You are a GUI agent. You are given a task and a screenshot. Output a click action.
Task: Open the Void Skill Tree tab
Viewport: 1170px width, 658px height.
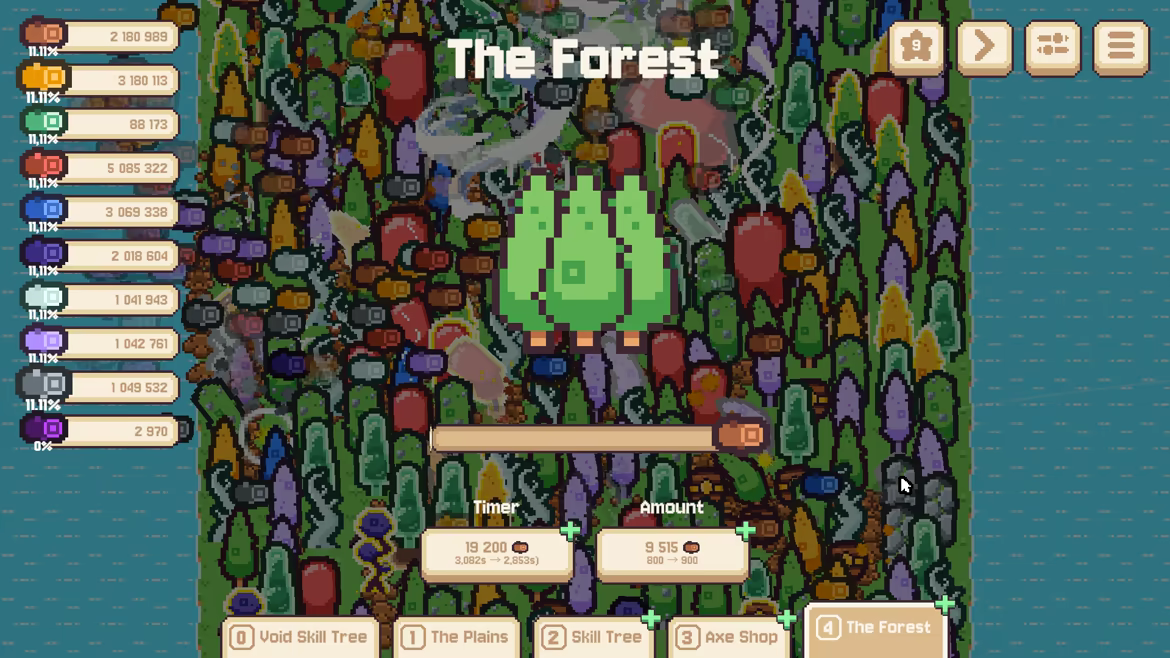[299, 637]
